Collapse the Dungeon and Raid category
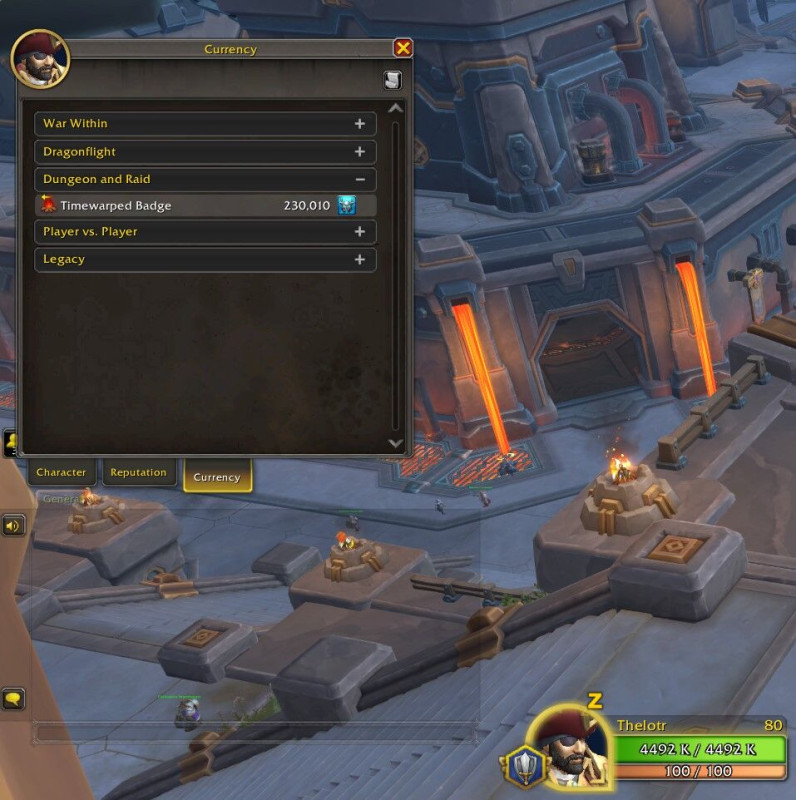 coord(359,180)
